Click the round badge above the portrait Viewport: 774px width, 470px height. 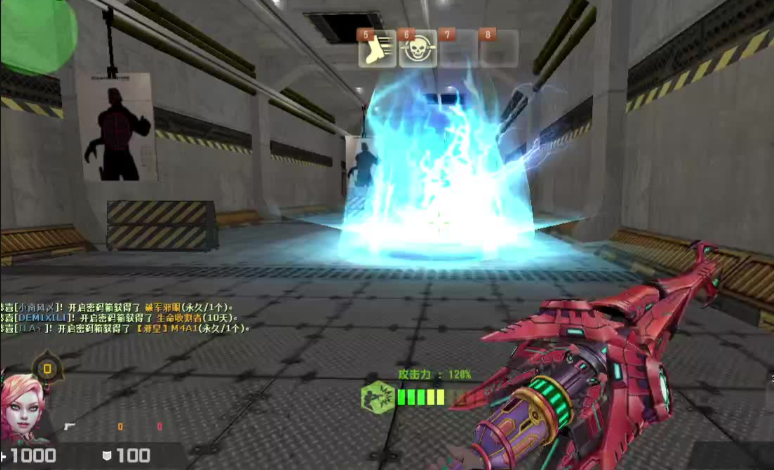(x=51, y=370)
